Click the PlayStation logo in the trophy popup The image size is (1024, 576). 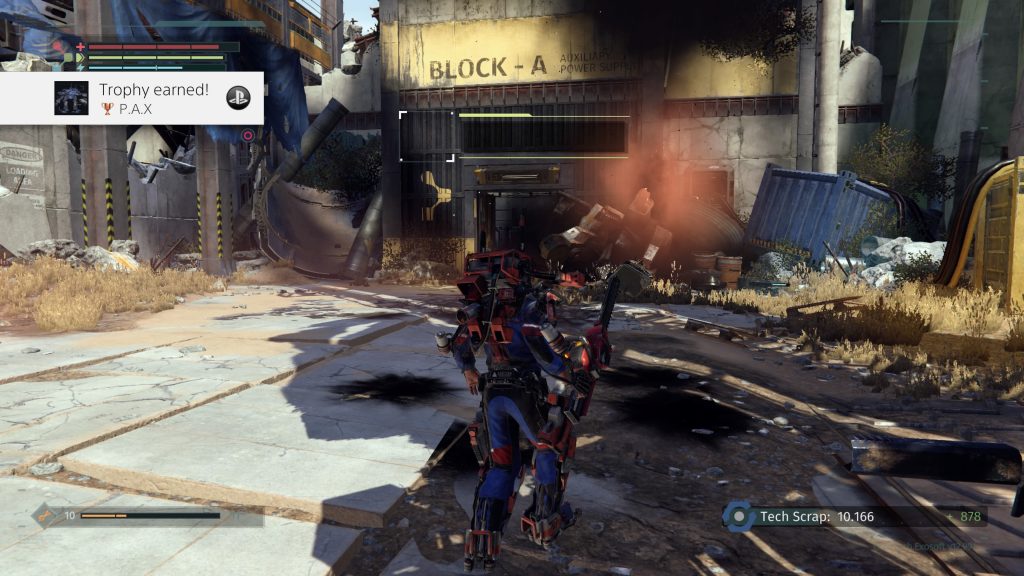pos(237,97)
